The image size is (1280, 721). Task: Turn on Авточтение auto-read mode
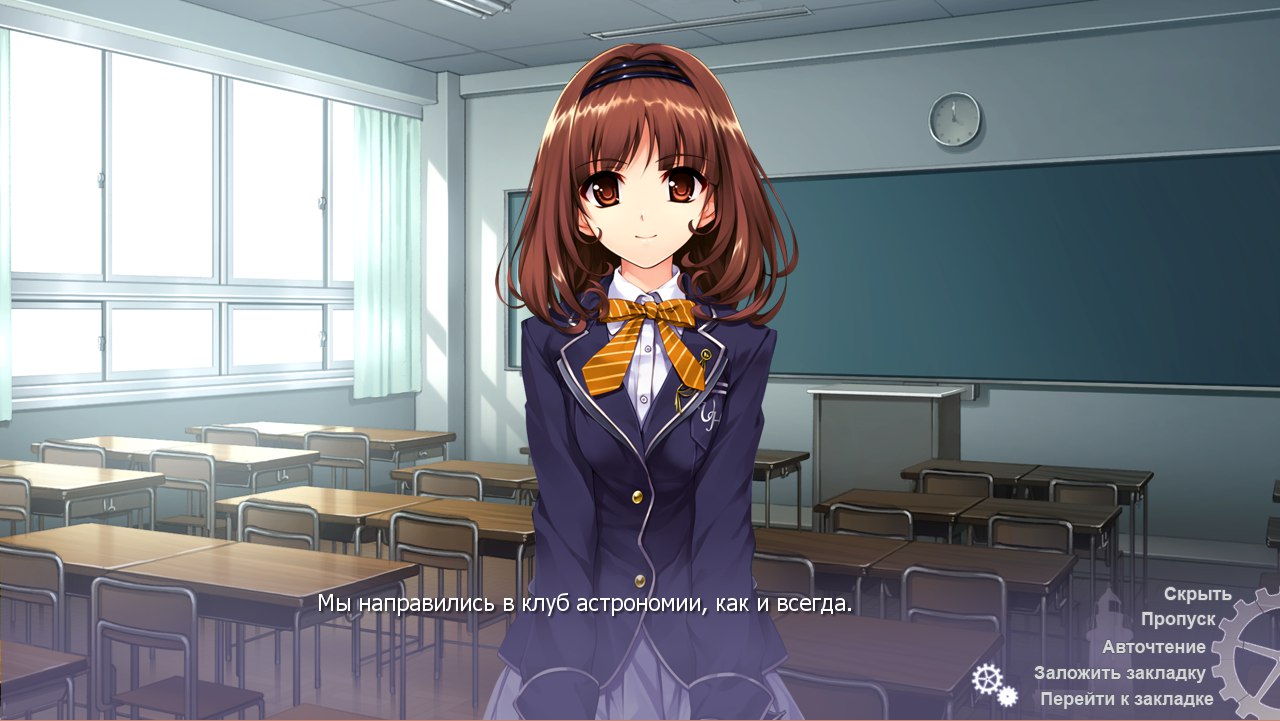pos(1154,647)
